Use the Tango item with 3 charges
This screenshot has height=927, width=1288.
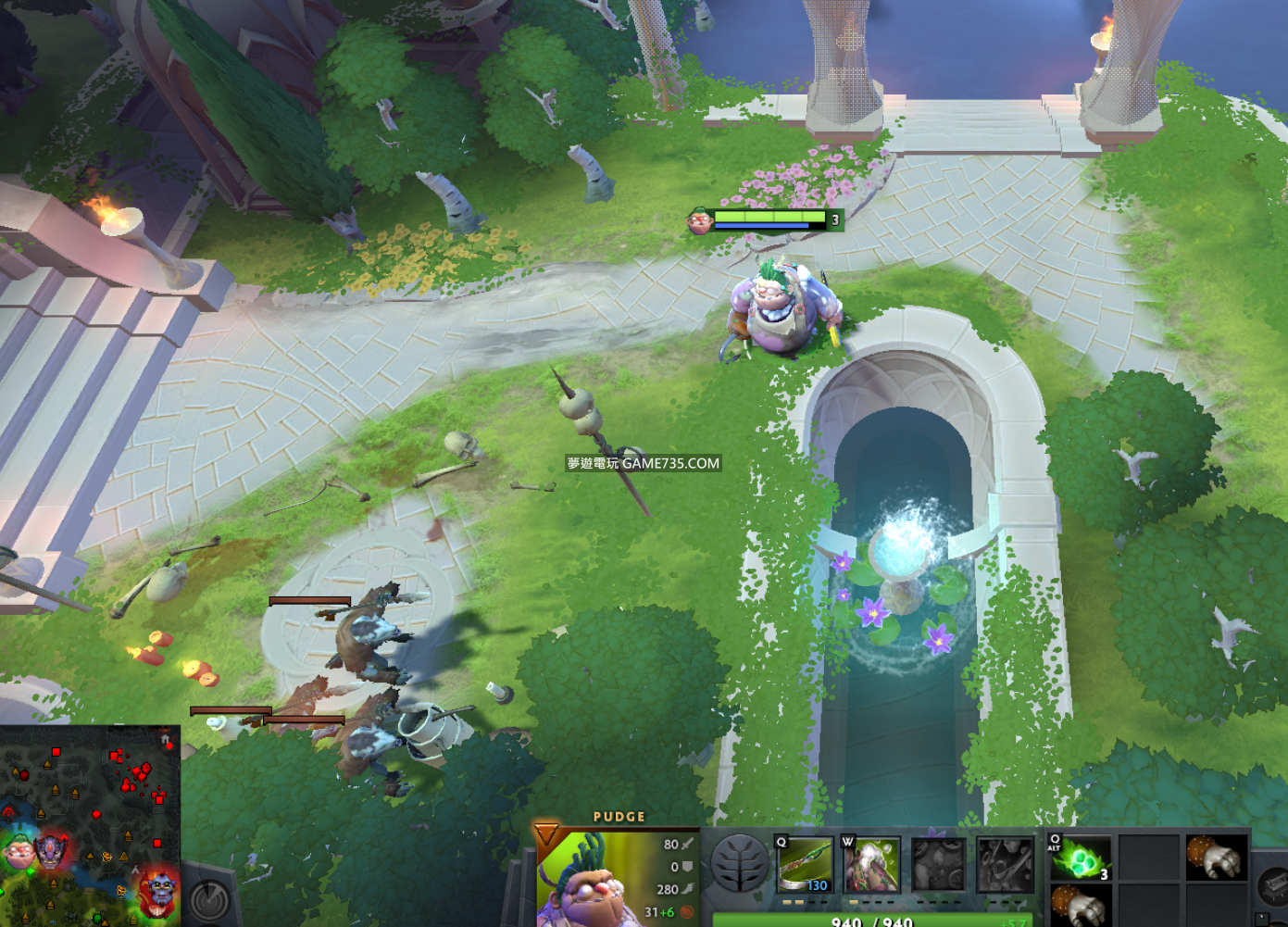1080,858
